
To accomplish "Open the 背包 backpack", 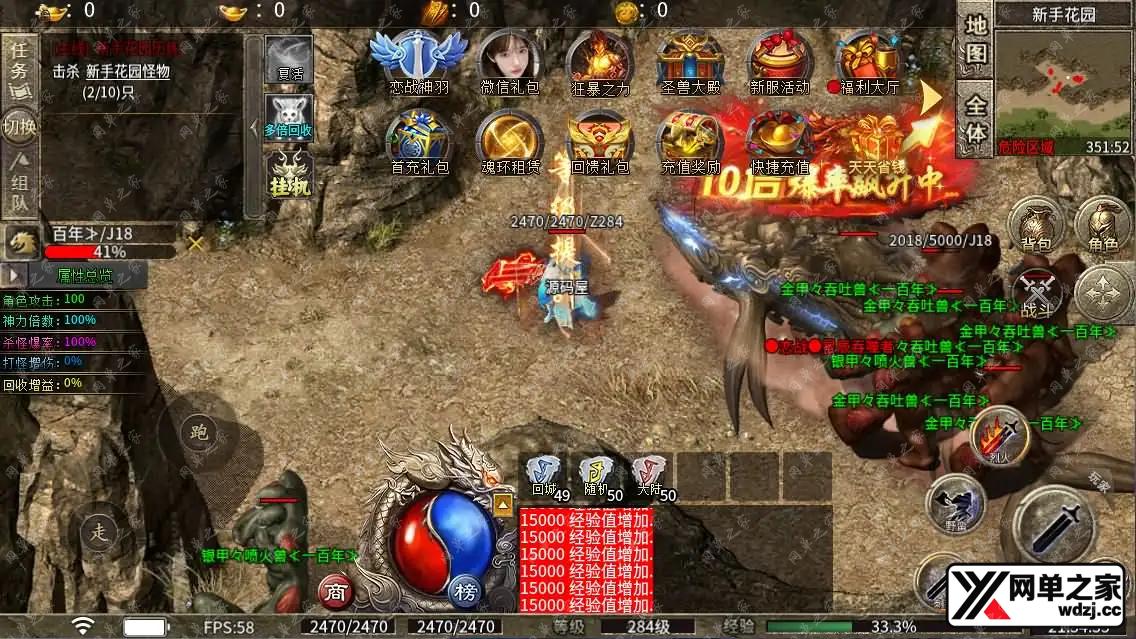I will click(1034, 223).
